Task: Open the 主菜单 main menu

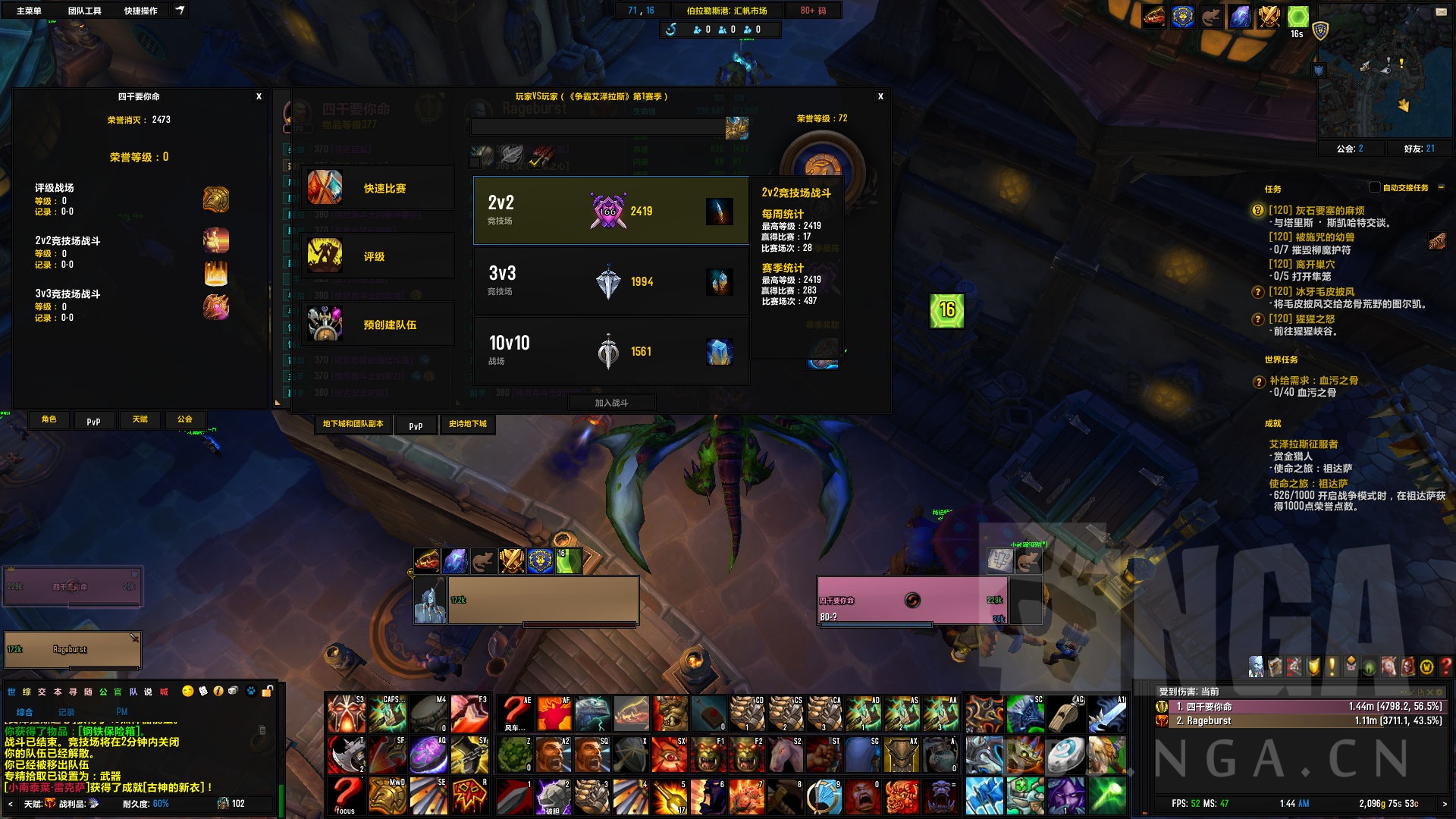Action: tap(29, 11)
